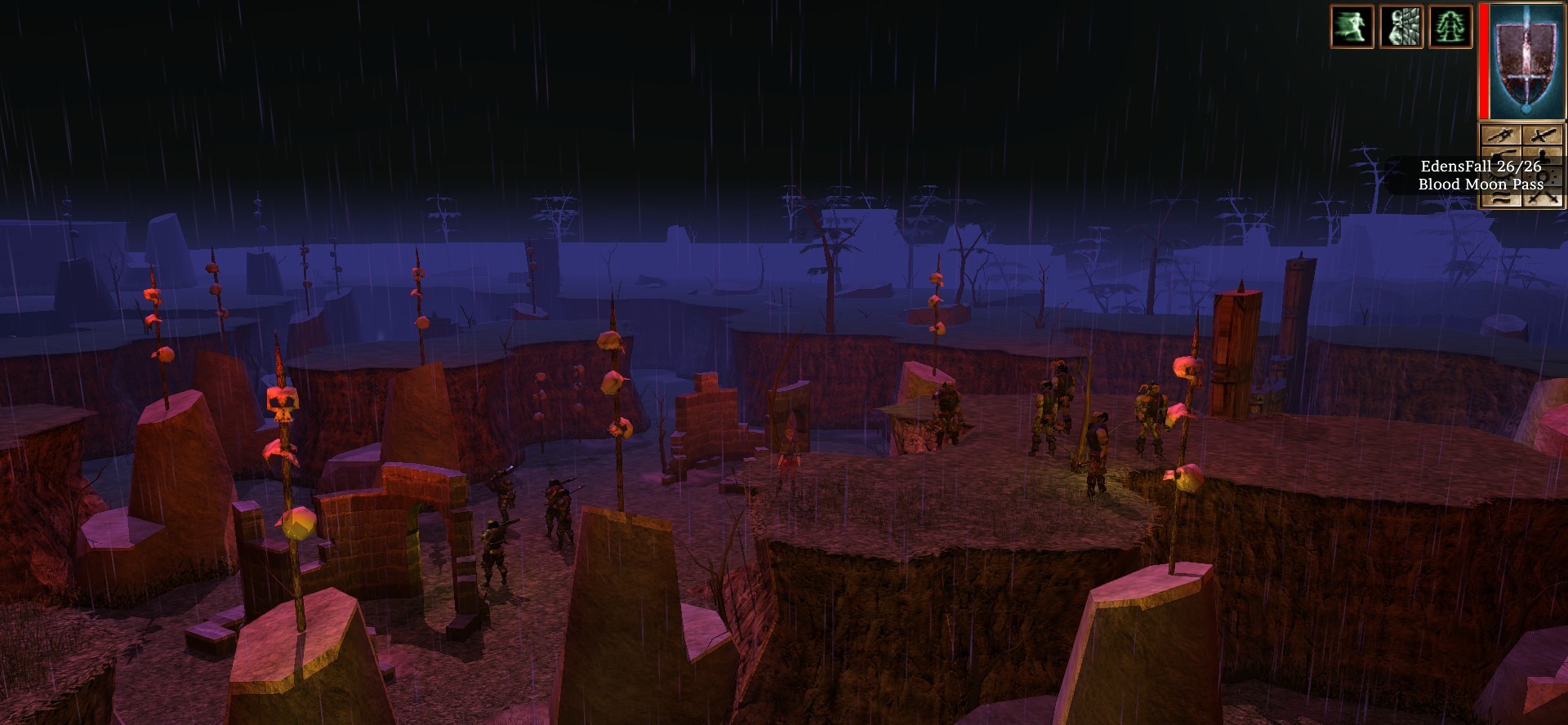Viewport: 1568px width, 725px height.
Task: Open the shield and sword character portrait
Action: [x=1525, y=61]
